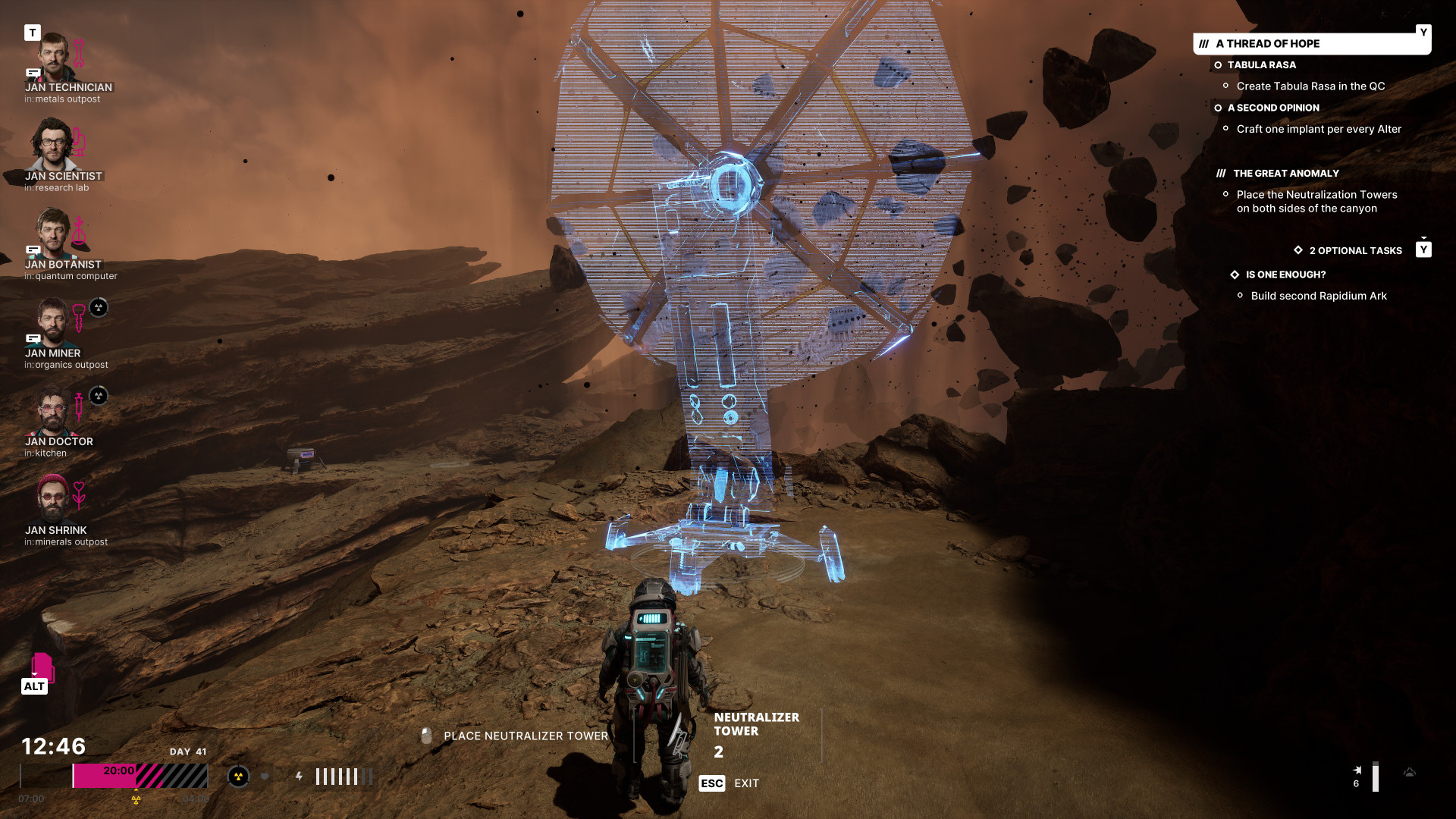
Task: Open the Is One Enough optional task
Action: (1285, 275)
